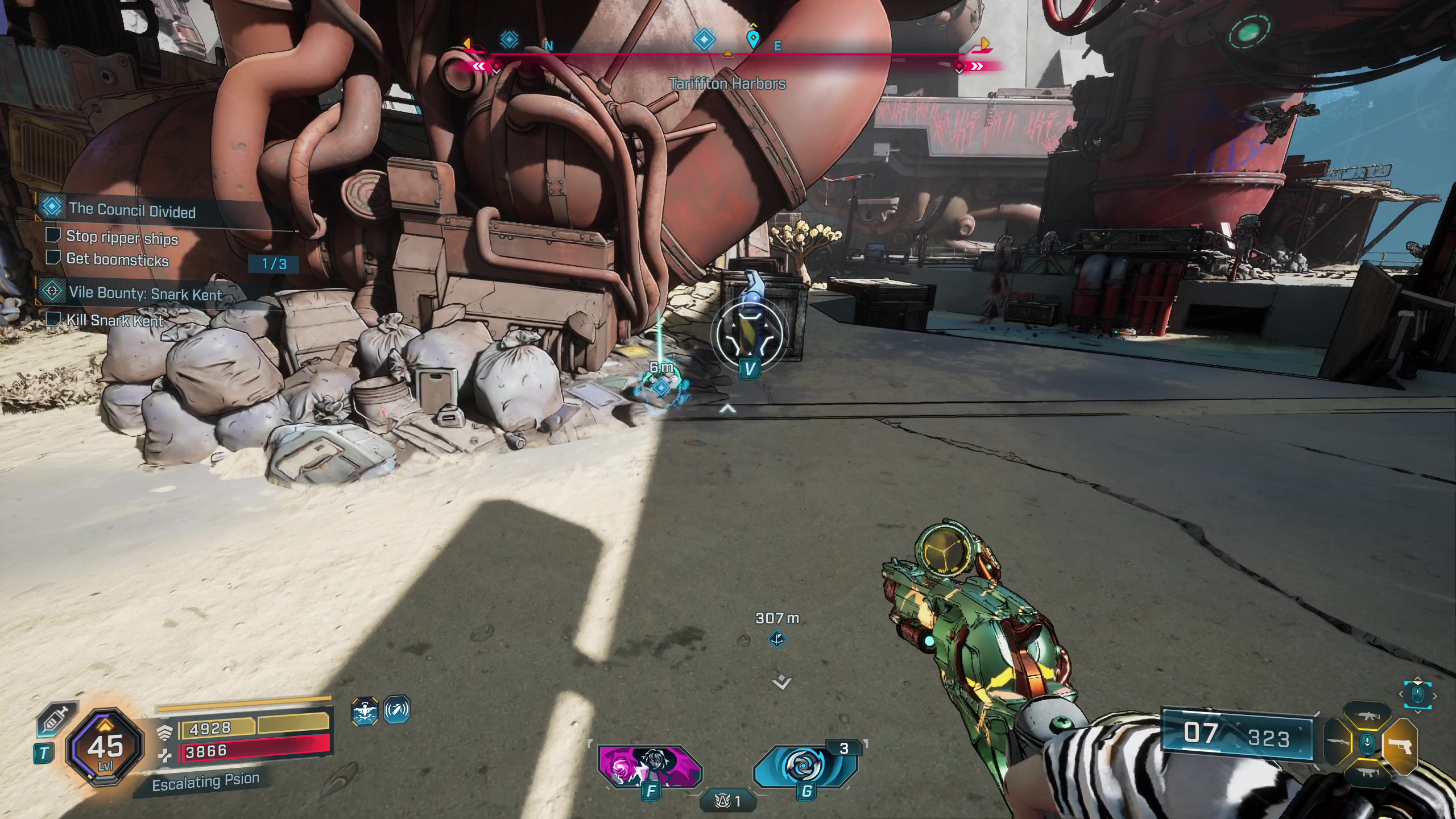Select The Council Divided quest tracker
The height and width of the screenshot is (819, 1456).
coord(132,210)
